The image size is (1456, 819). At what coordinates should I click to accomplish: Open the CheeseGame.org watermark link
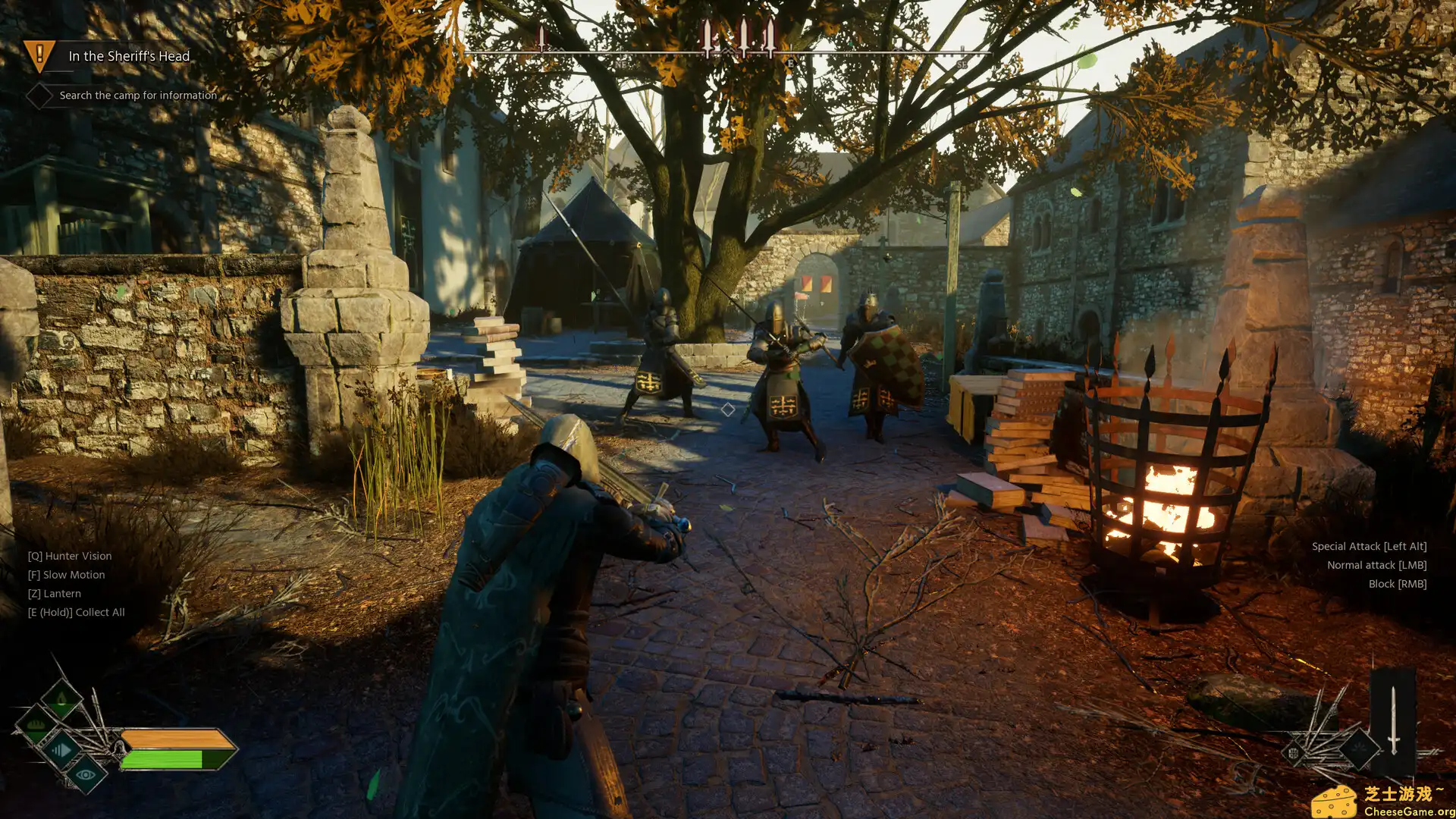pyautogui.click(x=1406, y=811)
